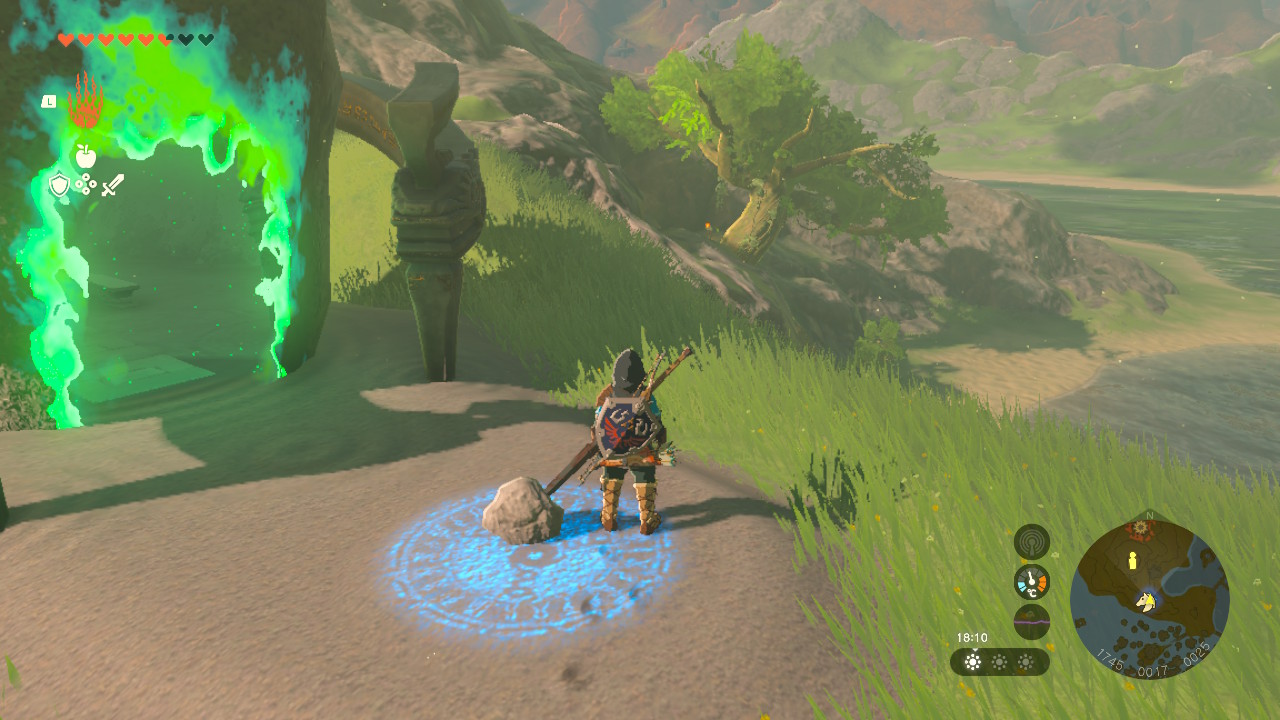Check the temperature gauge icon
Image resolution: width=1280 pixels, height=720 pixels.
pos(1031,582)
